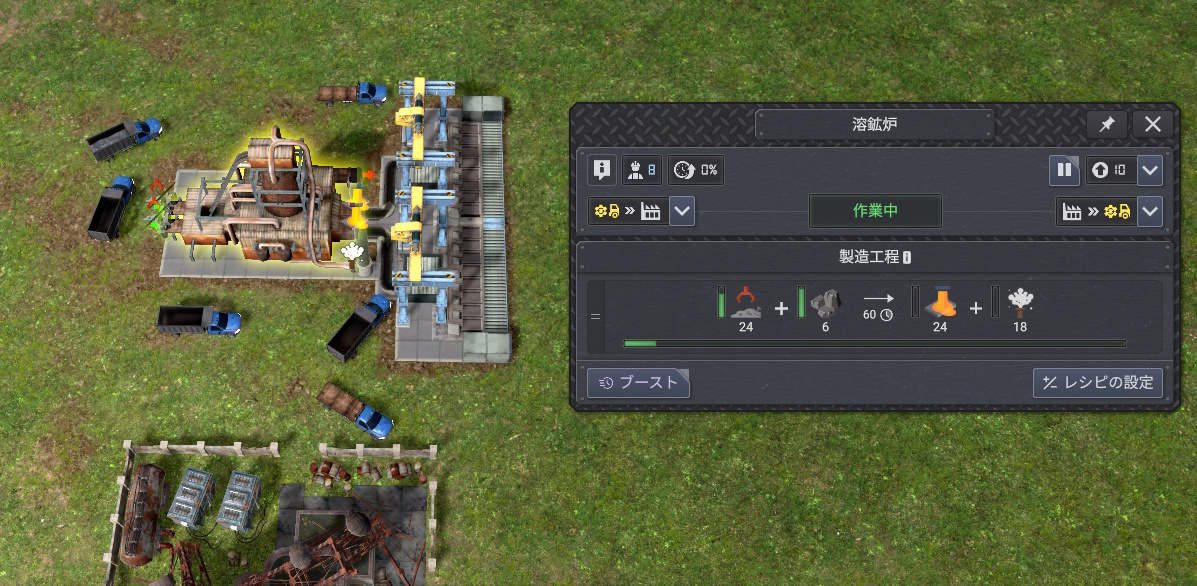Image resolution: width=1197 pixels, height=586 pixels.
Task: Open the priority dropdown arrow
Action: click(1150, 170)
